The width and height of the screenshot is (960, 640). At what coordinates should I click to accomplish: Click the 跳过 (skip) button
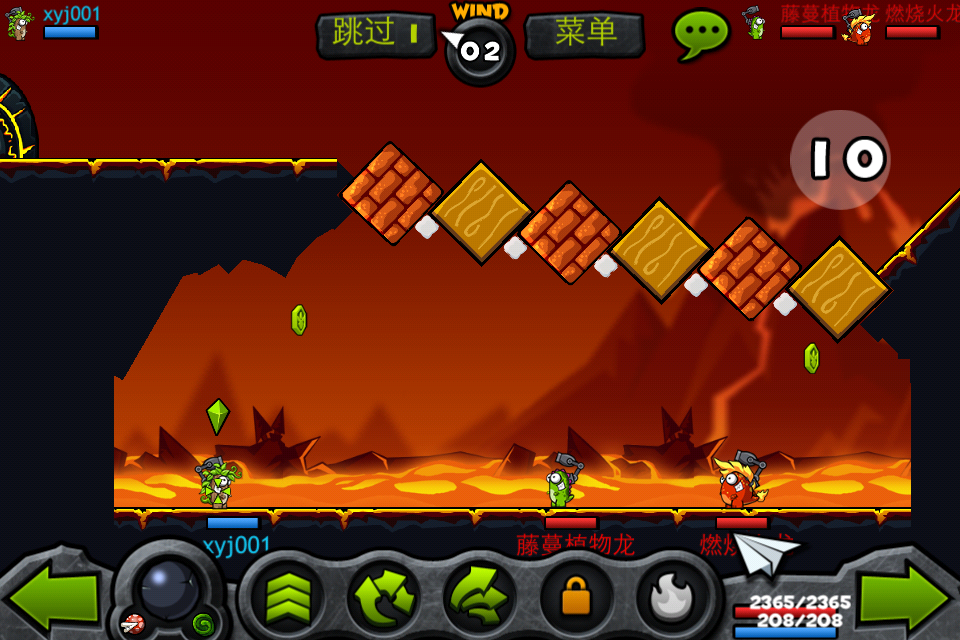click(x=376, y=34)
